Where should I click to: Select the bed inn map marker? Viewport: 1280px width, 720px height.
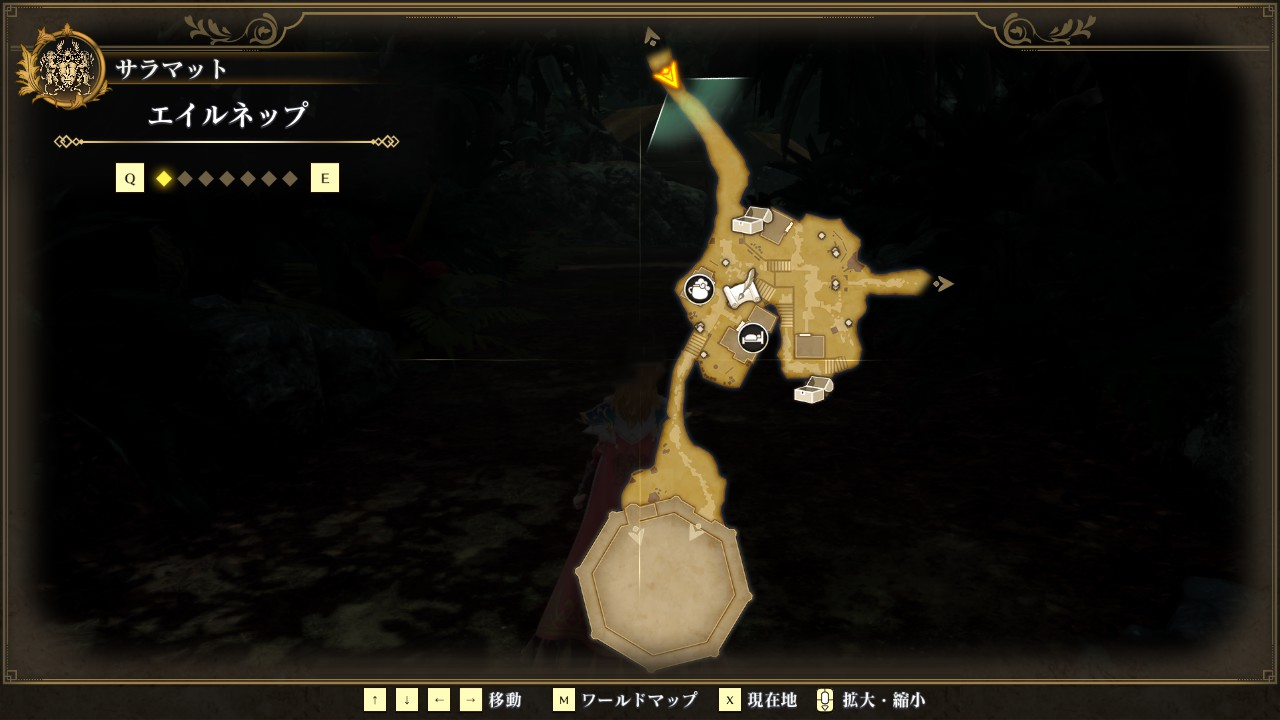tap(753, 338)
